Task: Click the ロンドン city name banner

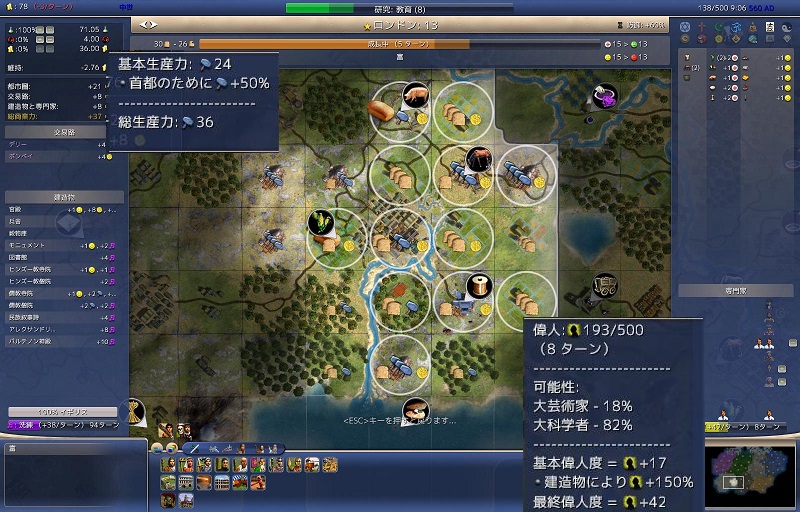Action: click(x=398, y=23)
